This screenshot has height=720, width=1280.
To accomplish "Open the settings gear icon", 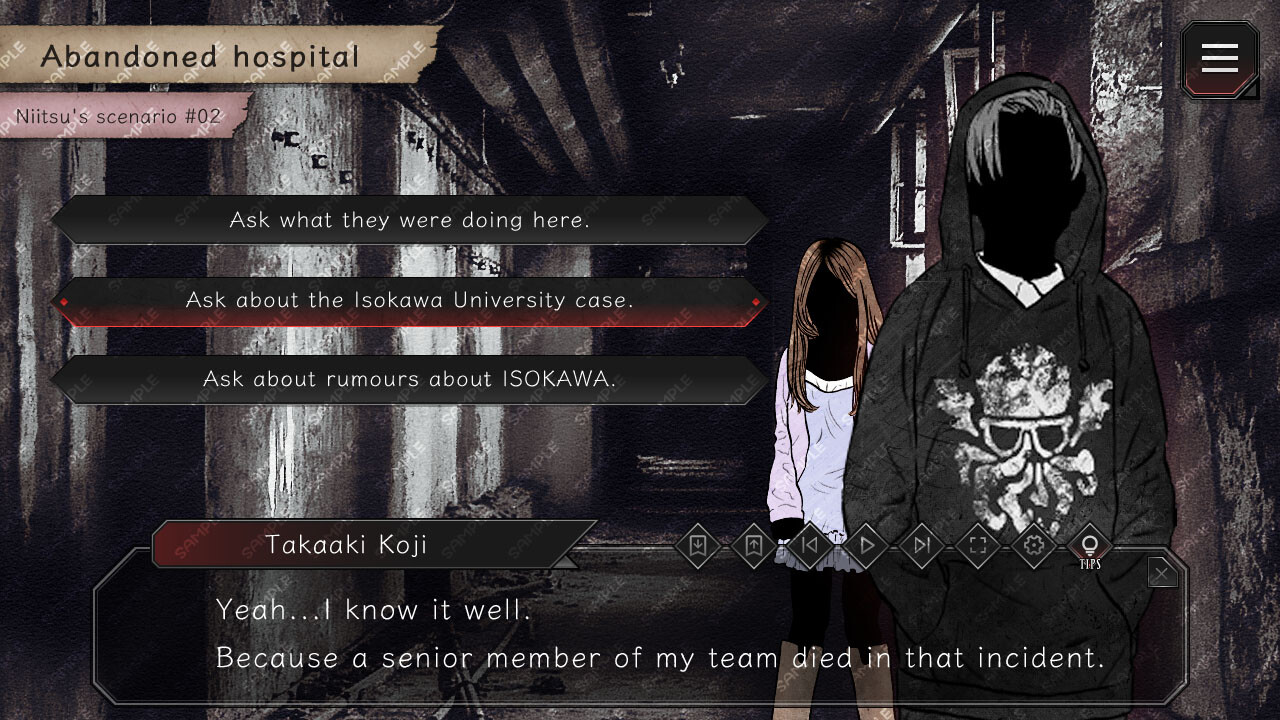I will (1033, 546).
